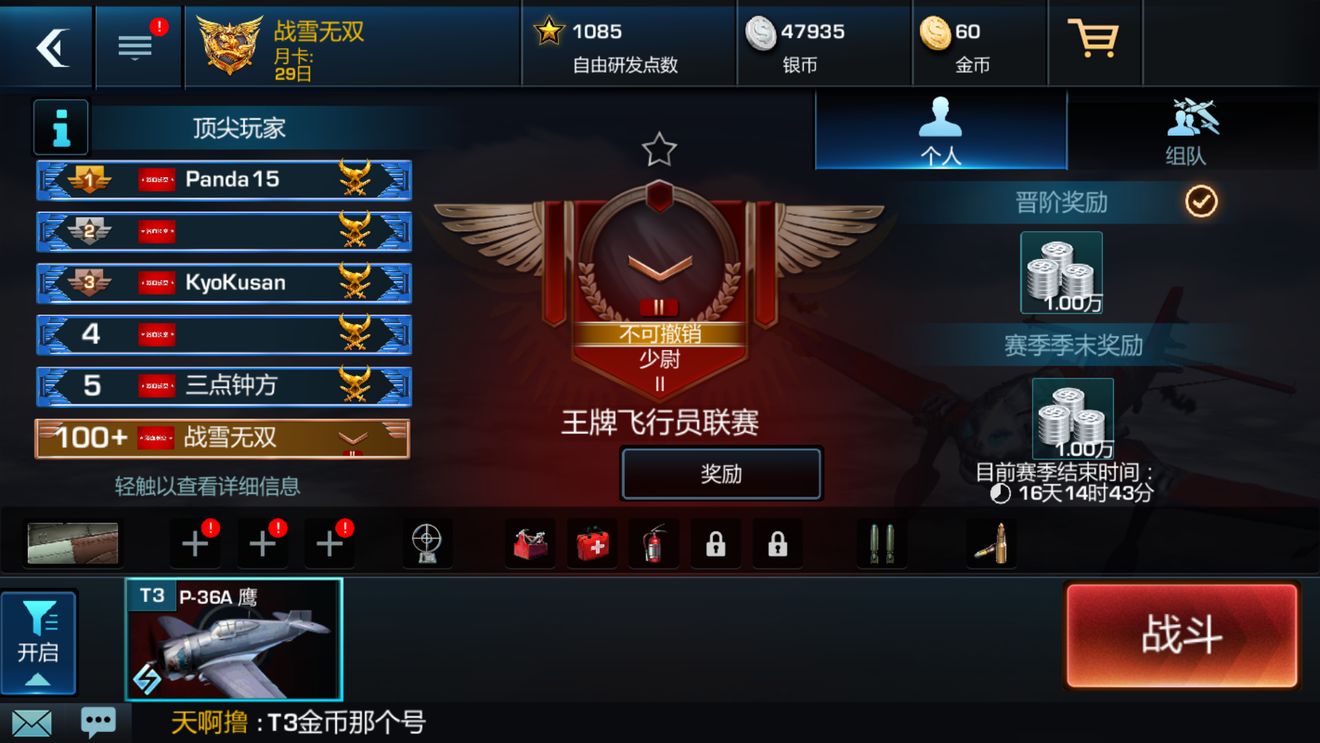Collapse the 开启 filter panel arrow
The height and width of the screenshot is (743, 1320).
40,678
